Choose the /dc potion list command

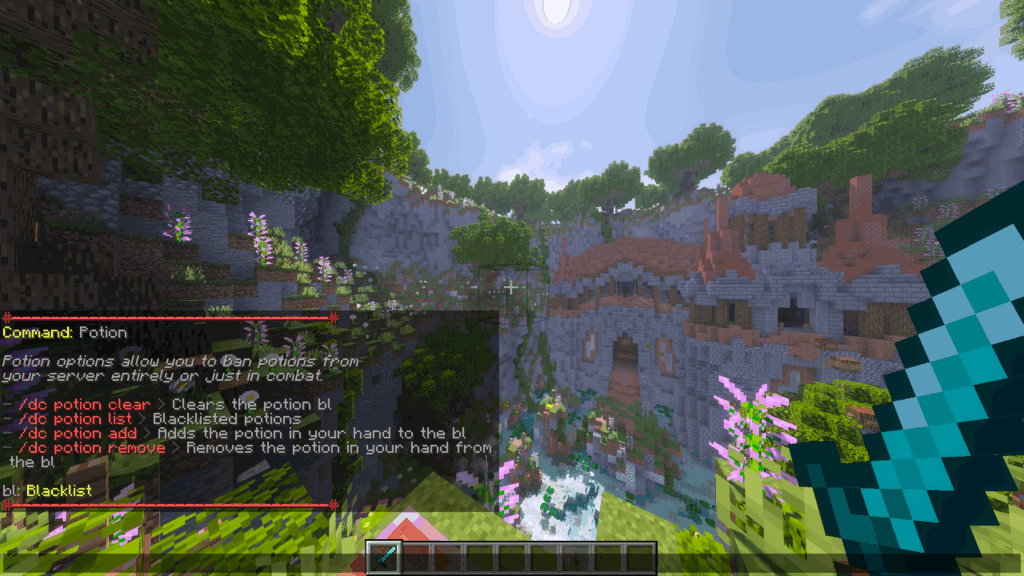(x=75, y=419)
